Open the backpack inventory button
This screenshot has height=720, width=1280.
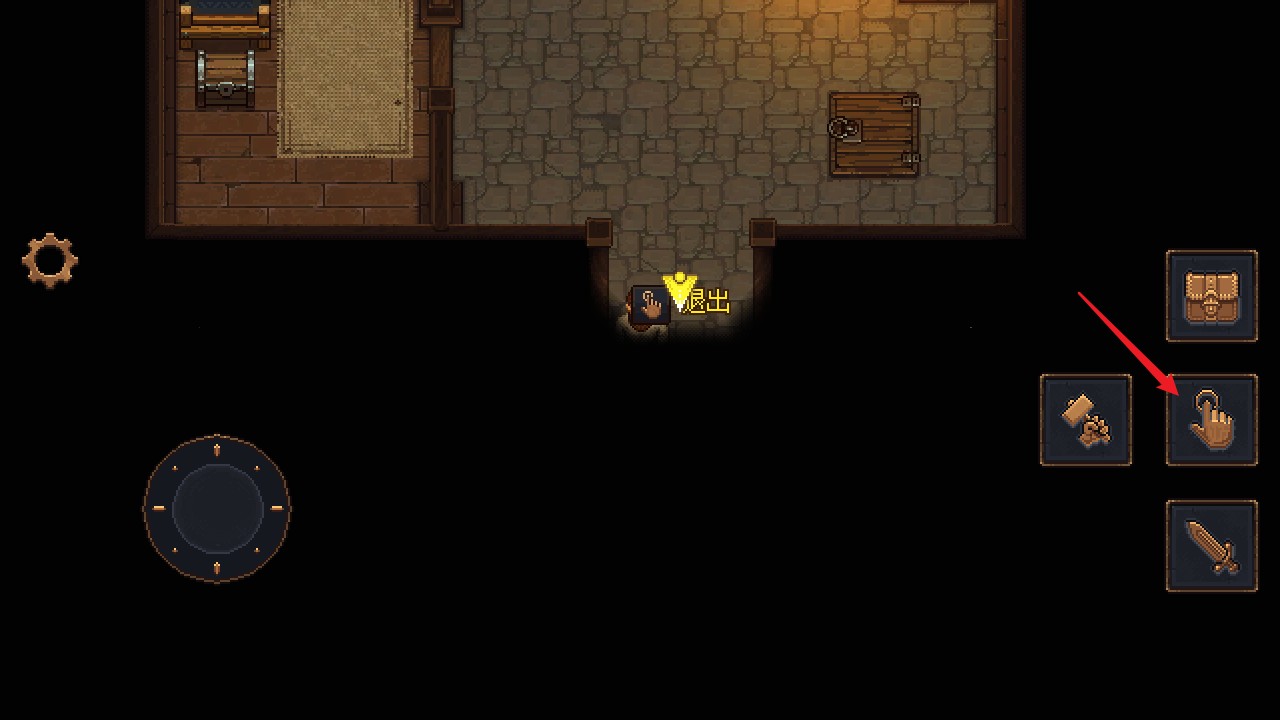[x=1211, y=296]
